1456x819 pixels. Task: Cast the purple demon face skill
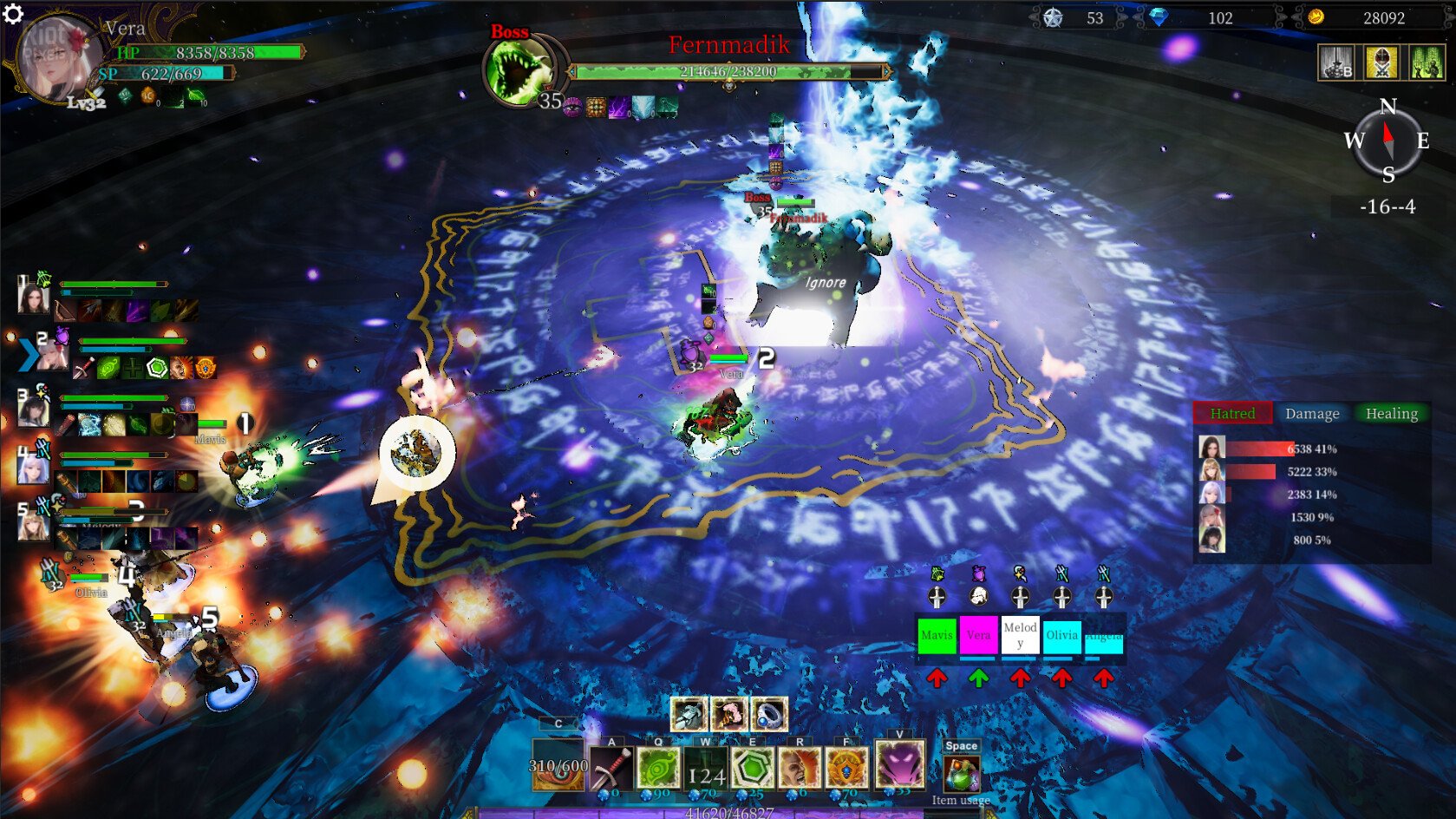[899, 764]
